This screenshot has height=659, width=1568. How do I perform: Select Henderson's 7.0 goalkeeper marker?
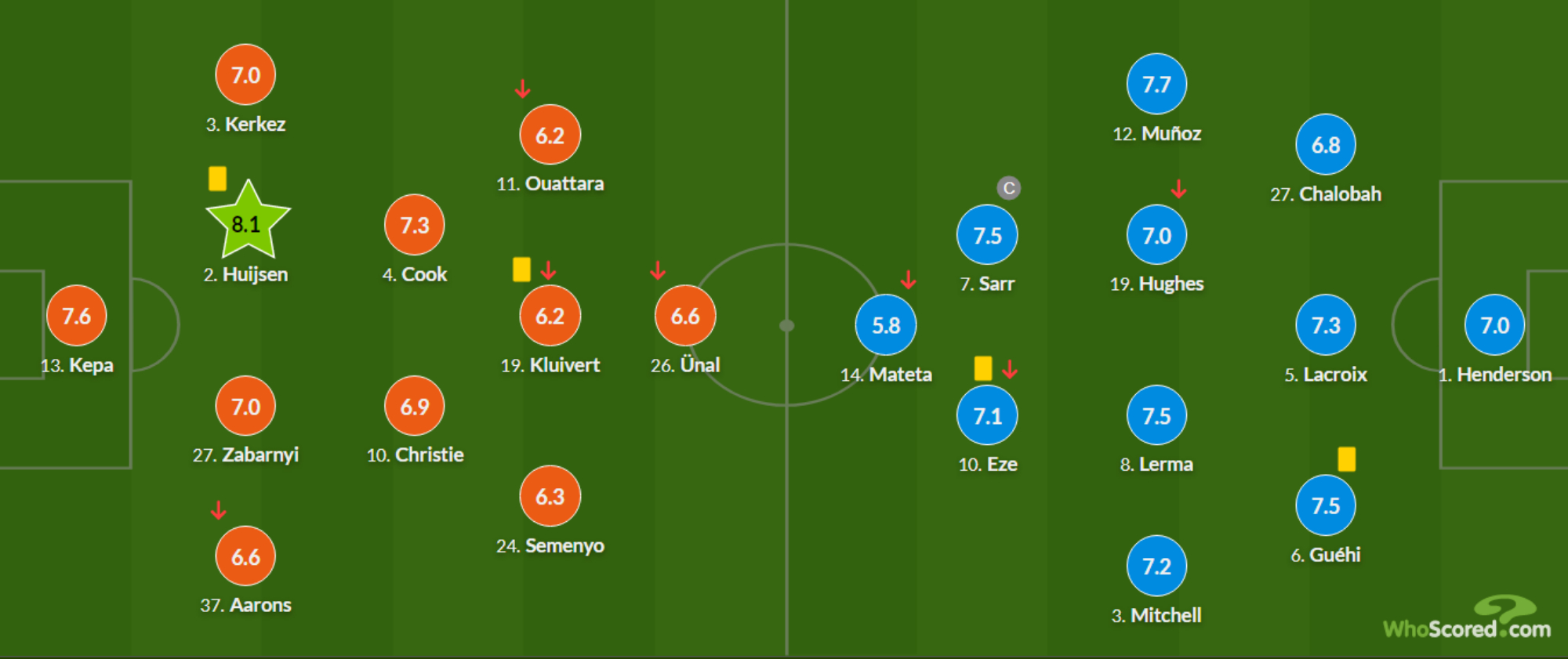pyautogui.click(x=1494, y=325)
